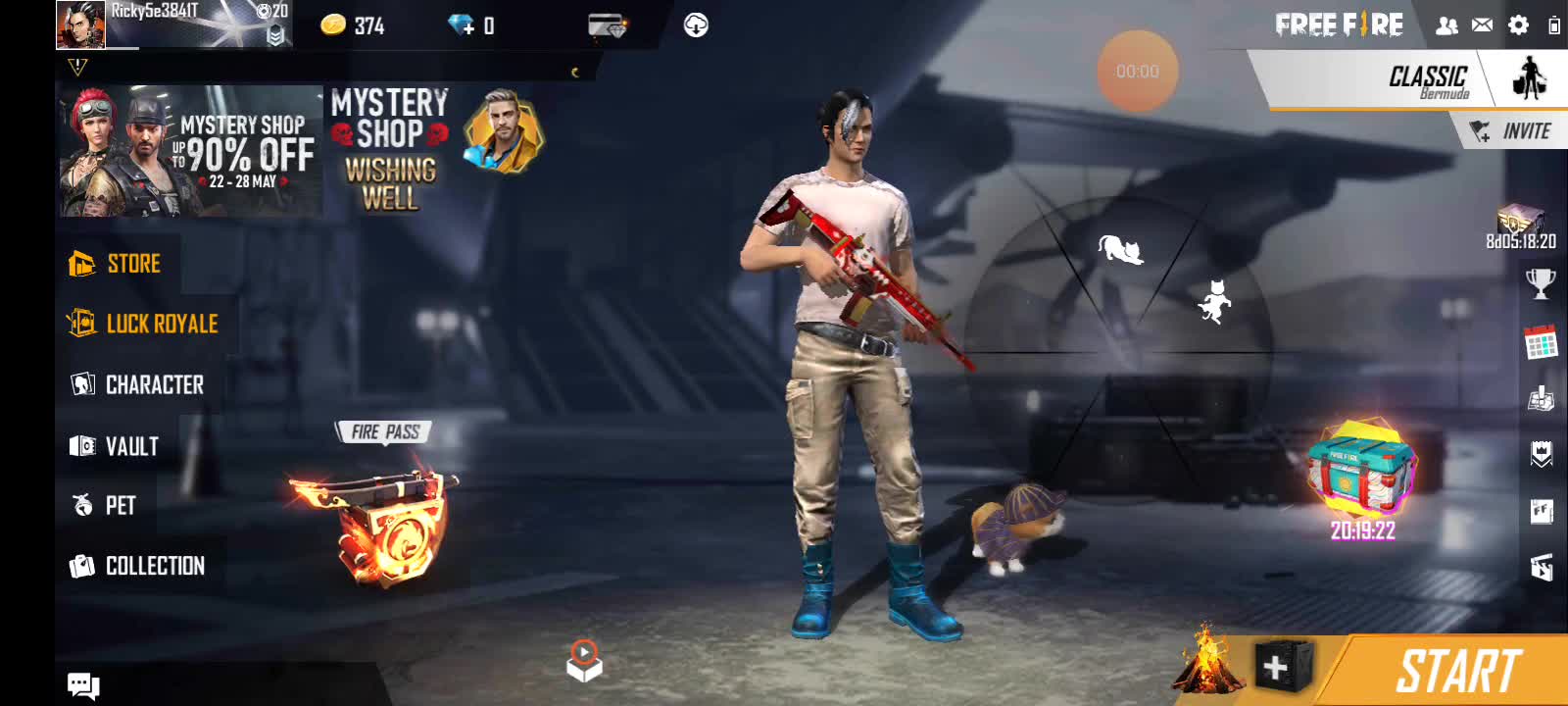Screen dimensions: 1568x706
Task: Open the chat bubble
Action: point(83,685)
